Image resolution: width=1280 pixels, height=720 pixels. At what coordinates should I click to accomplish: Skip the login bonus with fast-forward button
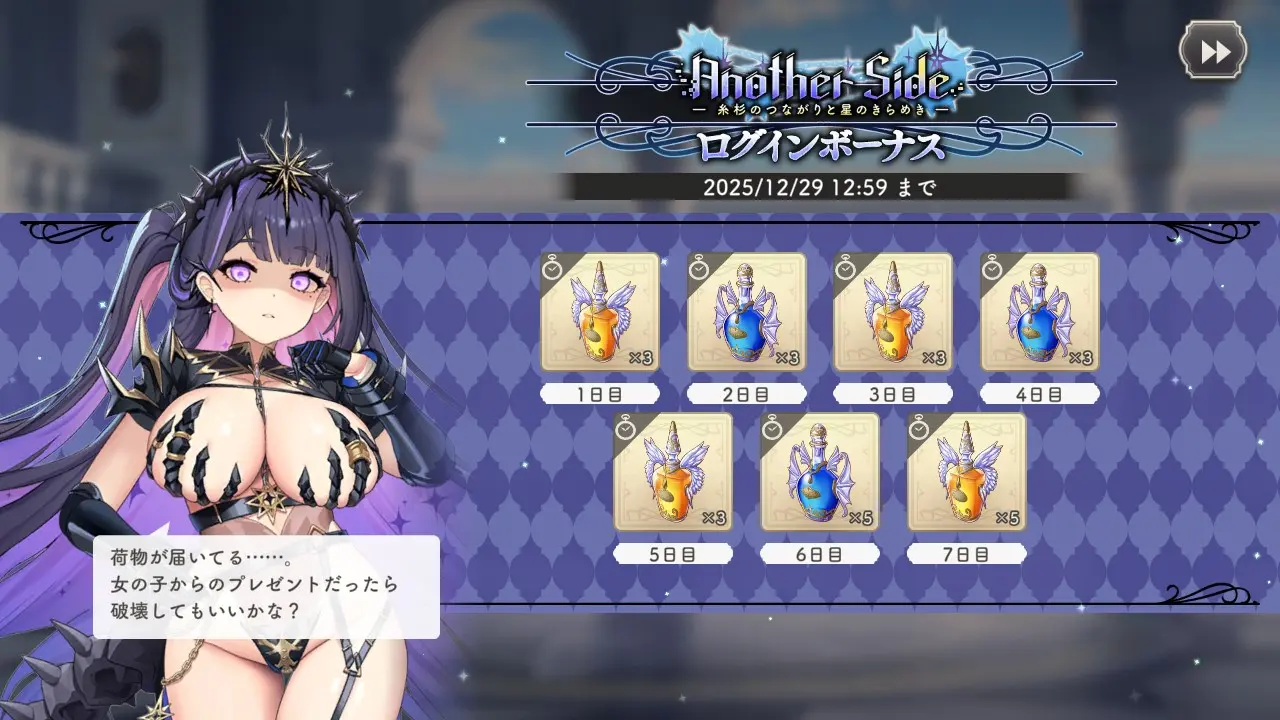tap(1213, 50)
